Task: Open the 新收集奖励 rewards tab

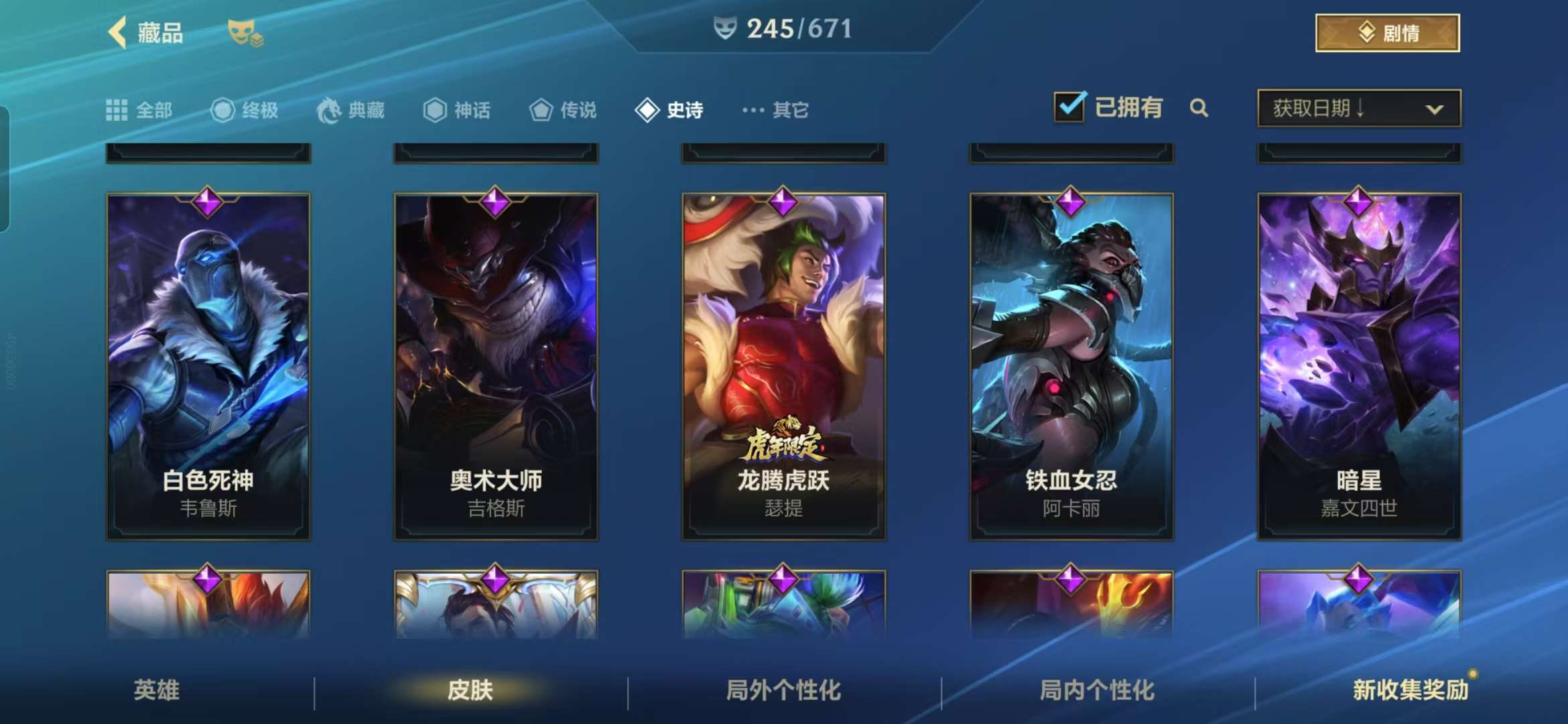Action: pos(1411,690)
